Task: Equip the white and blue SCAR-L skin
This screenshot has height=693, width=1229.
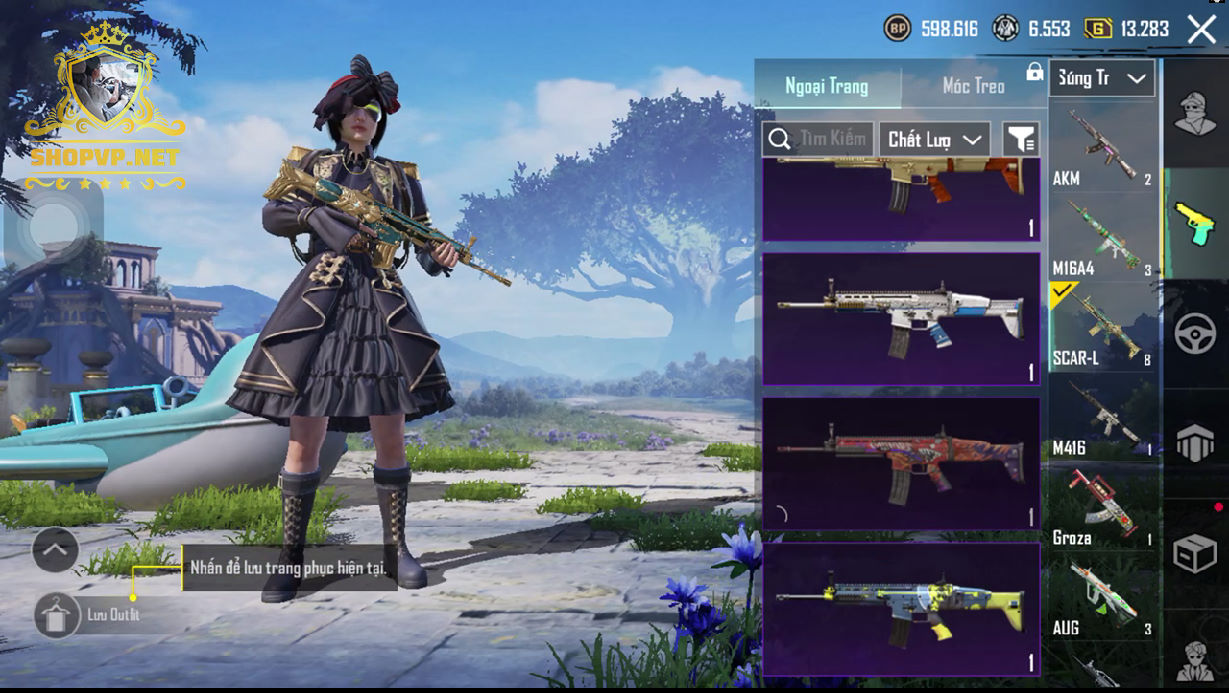Action: (x=901, y=318)
